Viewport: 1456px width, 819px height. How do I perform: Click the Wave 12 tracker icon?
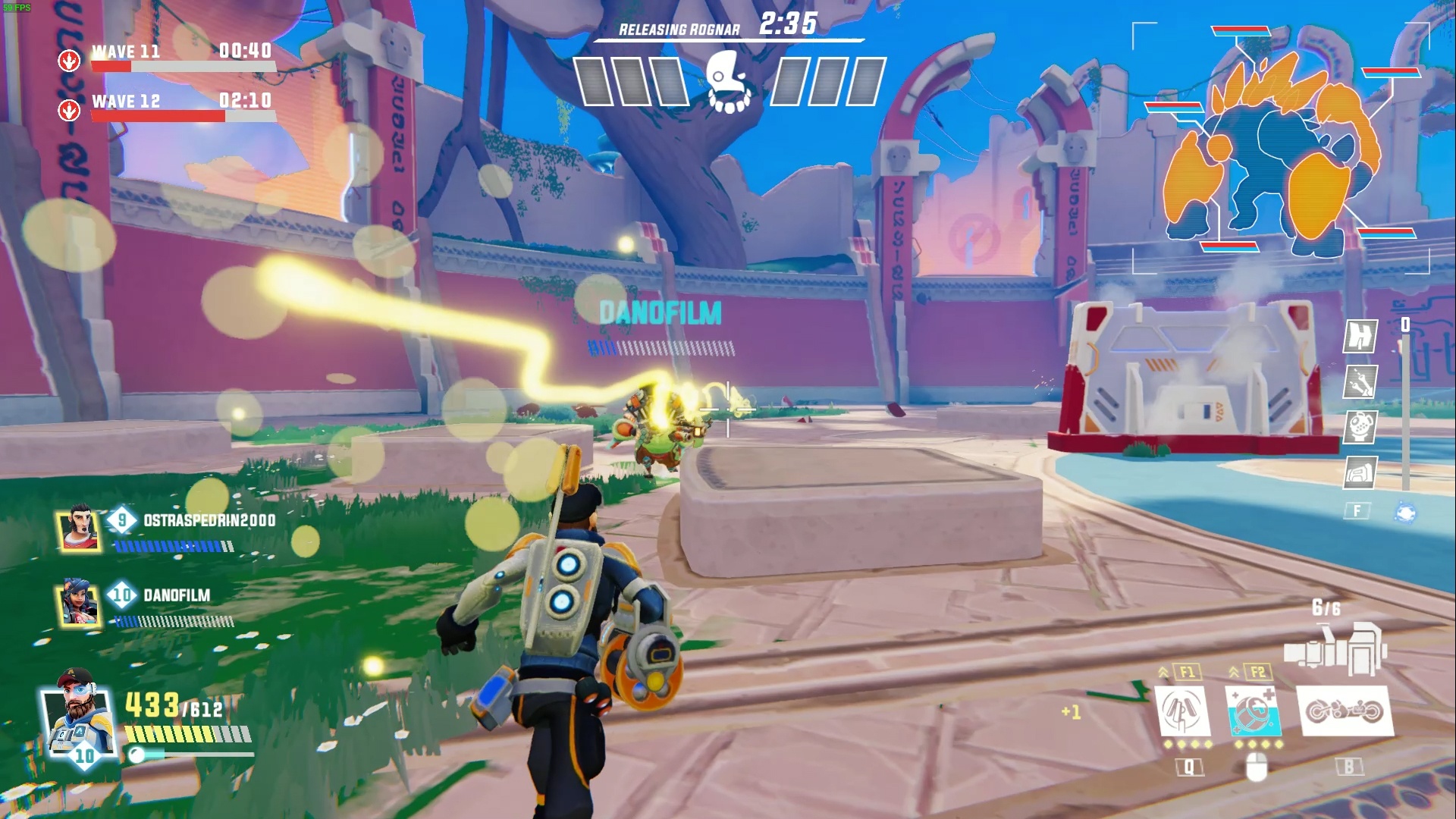[x=69, y=110]
